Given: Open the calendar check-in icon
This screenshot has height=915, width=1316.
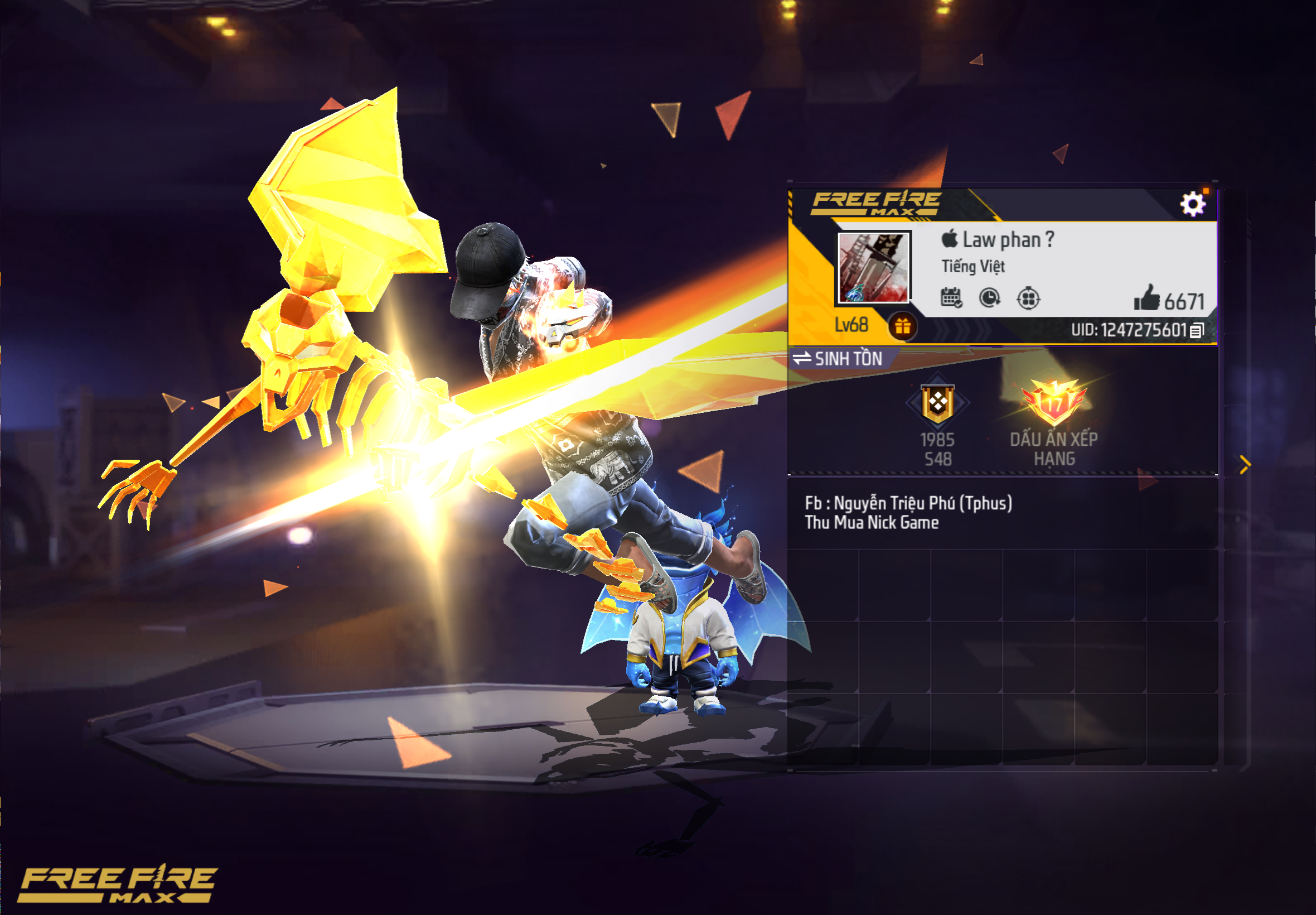Looking at the screenshot, I should pos(951,297).
